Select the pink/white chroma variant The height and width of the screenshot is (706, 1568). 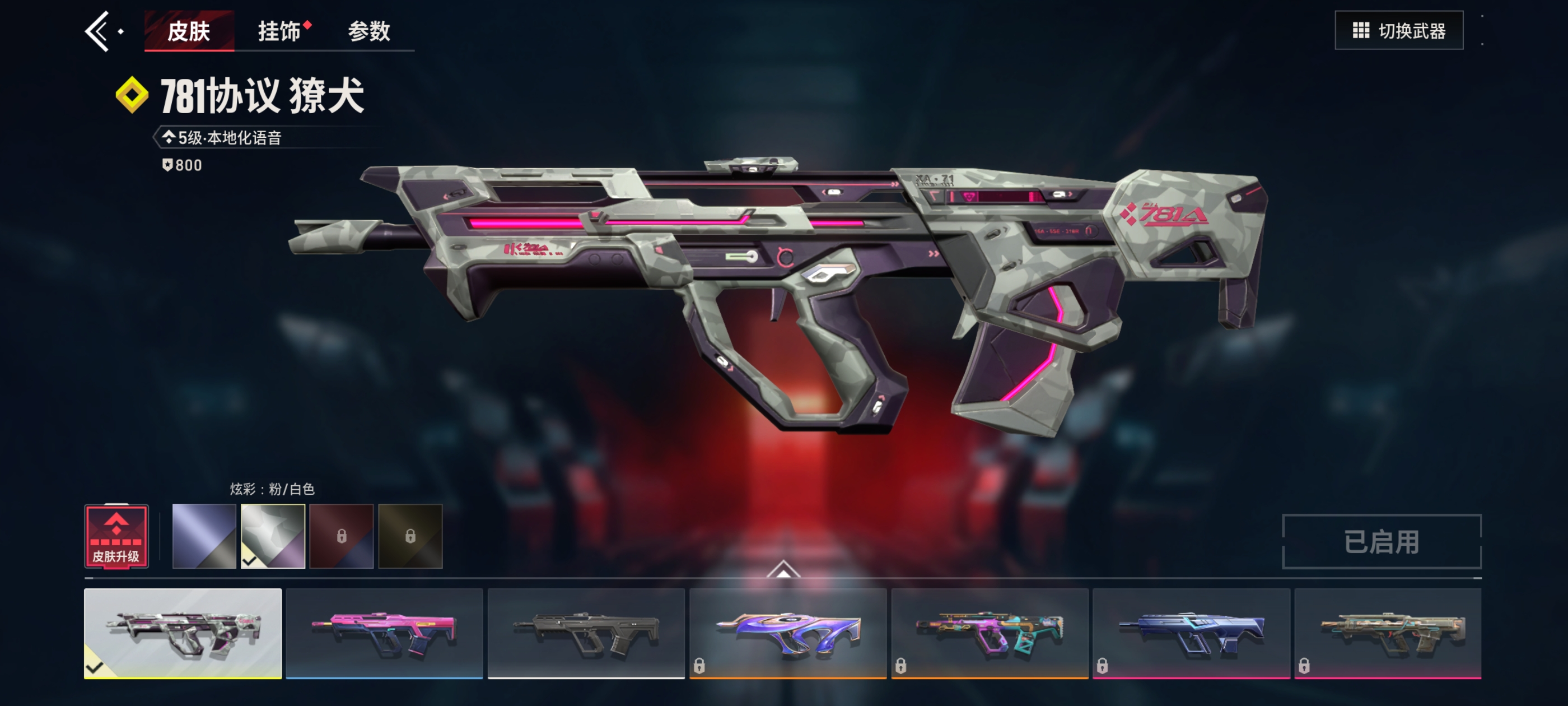(273, 536)
